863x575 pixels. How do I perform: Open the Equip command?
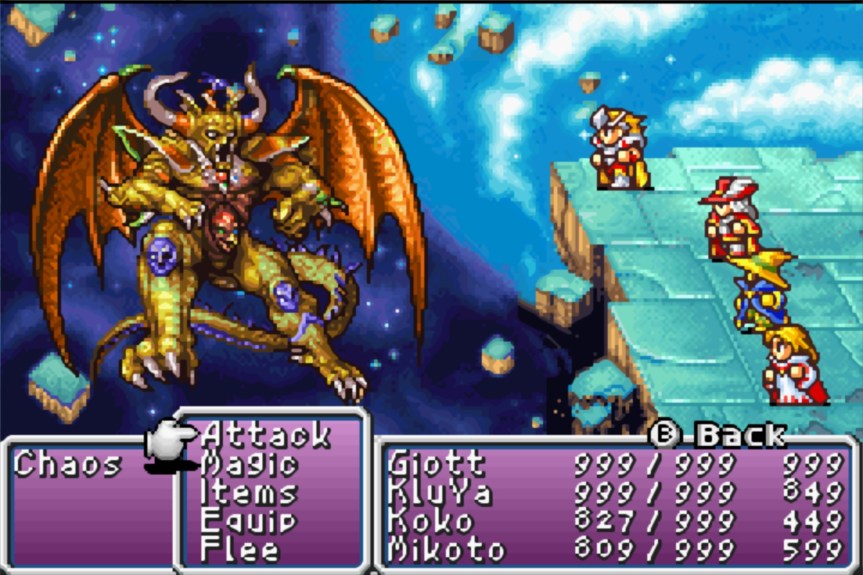249,521
